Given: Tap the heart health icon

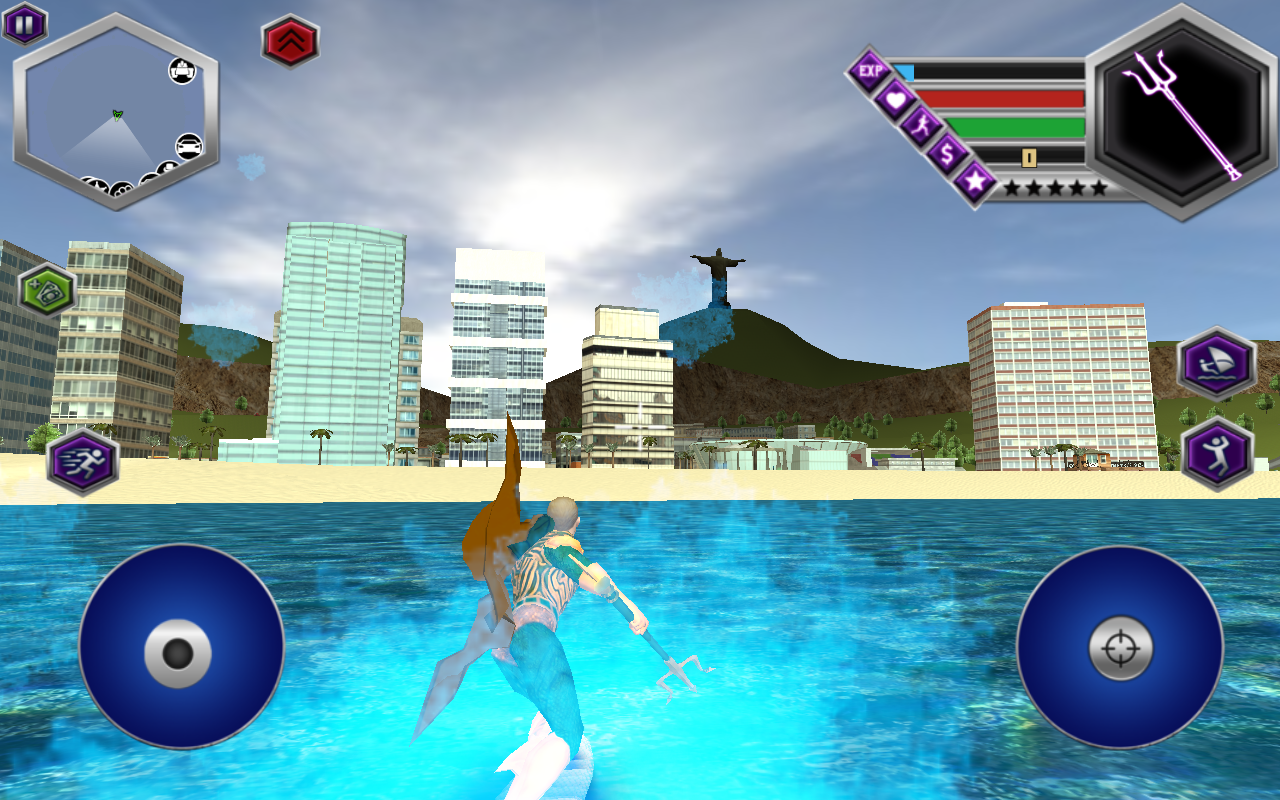Looking at the screenshot, I should tap(895, 98).
